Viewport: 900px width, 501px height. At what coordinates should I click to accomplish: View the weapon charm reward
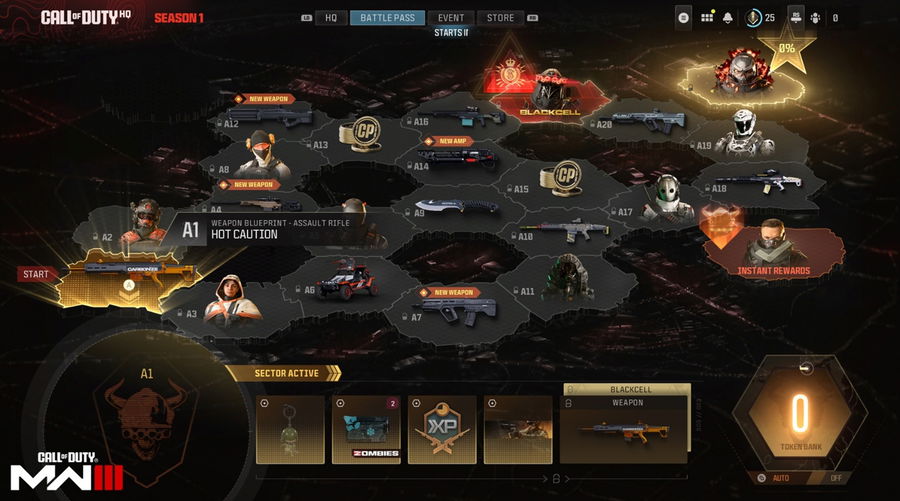click(290, 430)
